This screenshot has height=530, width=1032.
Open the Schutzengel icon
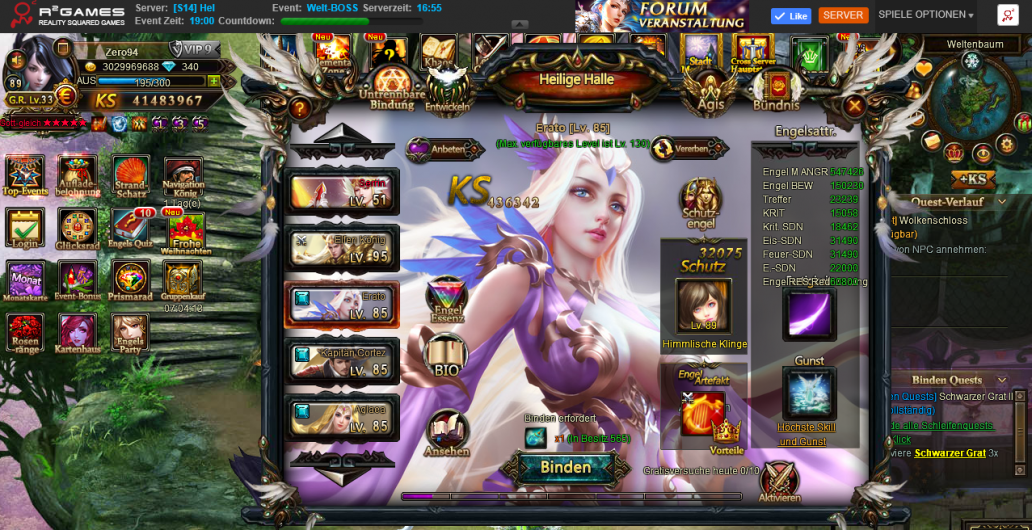701,203
